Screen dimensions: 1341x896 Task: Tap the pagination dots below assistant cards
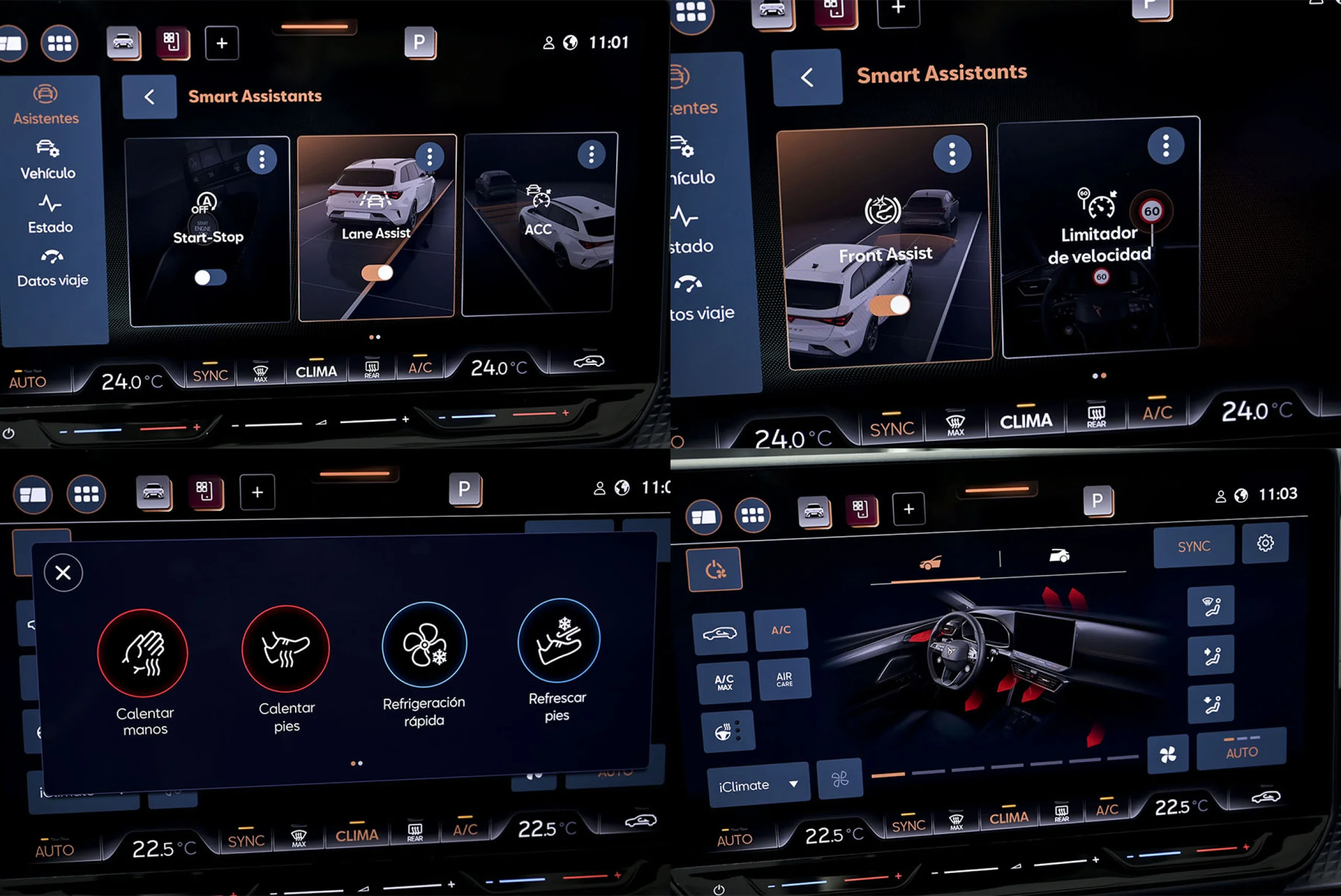(x=375, y=337)
